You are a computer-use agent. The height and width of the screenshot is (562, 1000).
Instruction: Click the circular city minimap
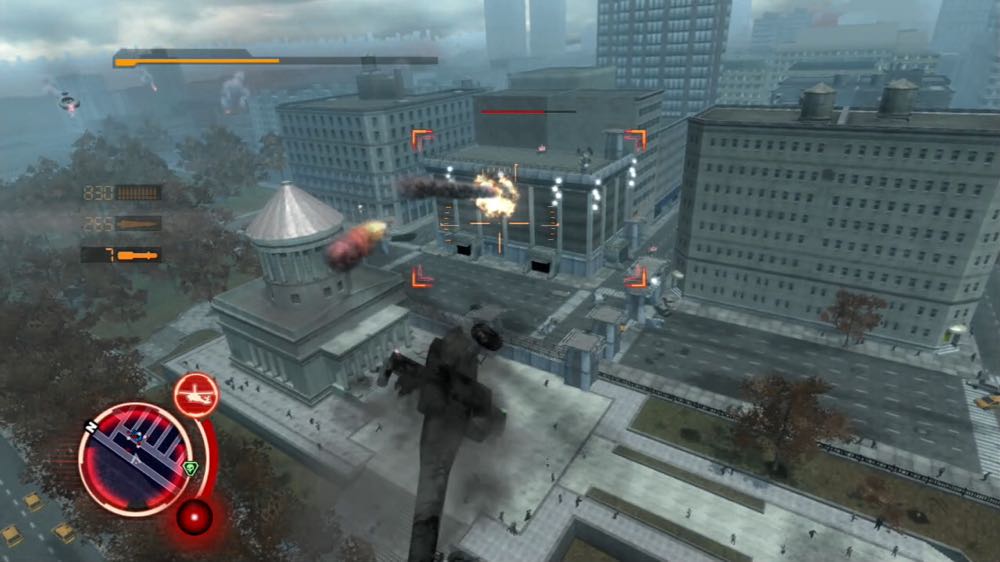coord(135,459)
